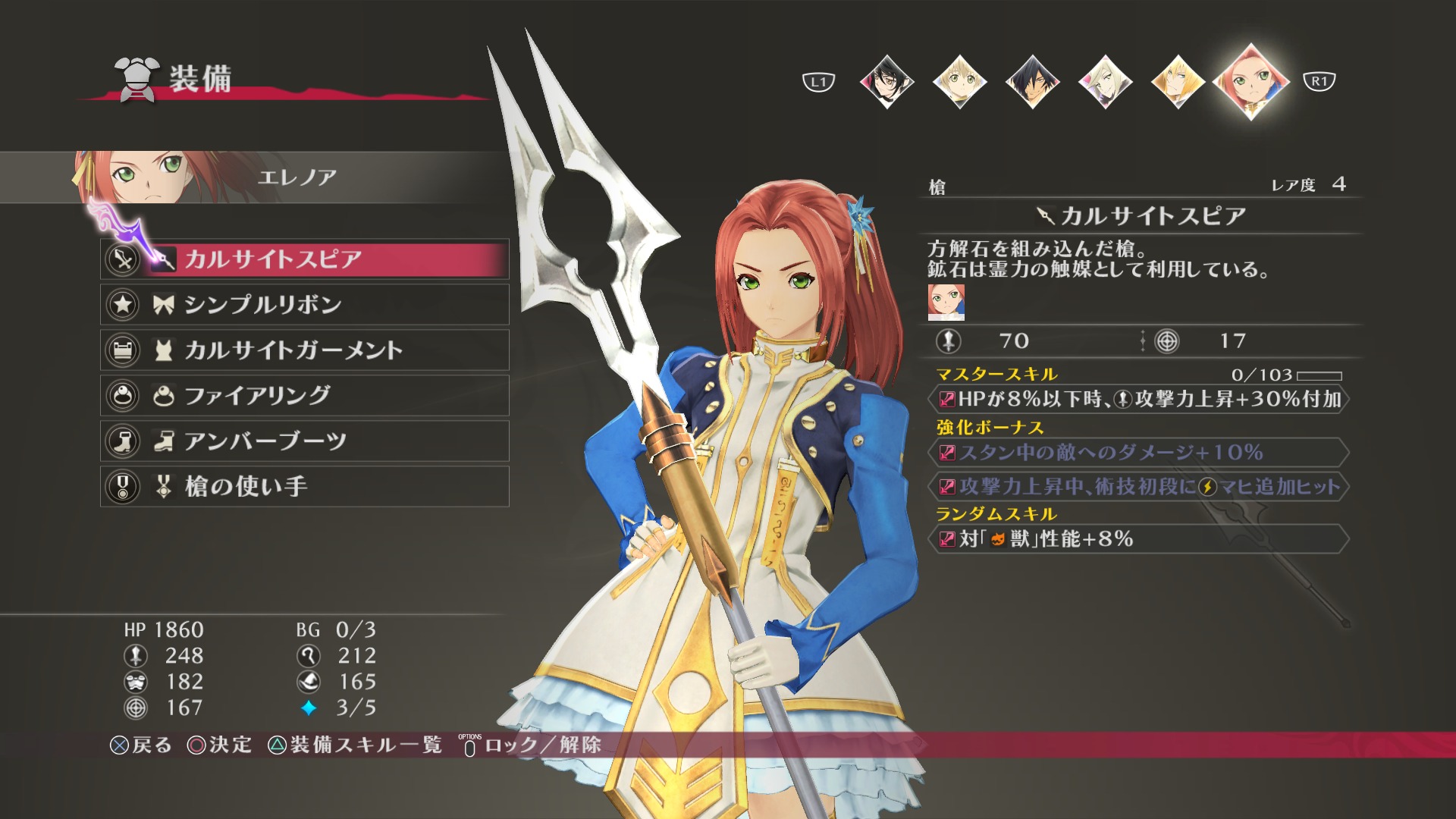Select the マヒ追加ヒット enhancement bonus row
Viewport: 1456px width, 819px height.
click(1139, 487)
